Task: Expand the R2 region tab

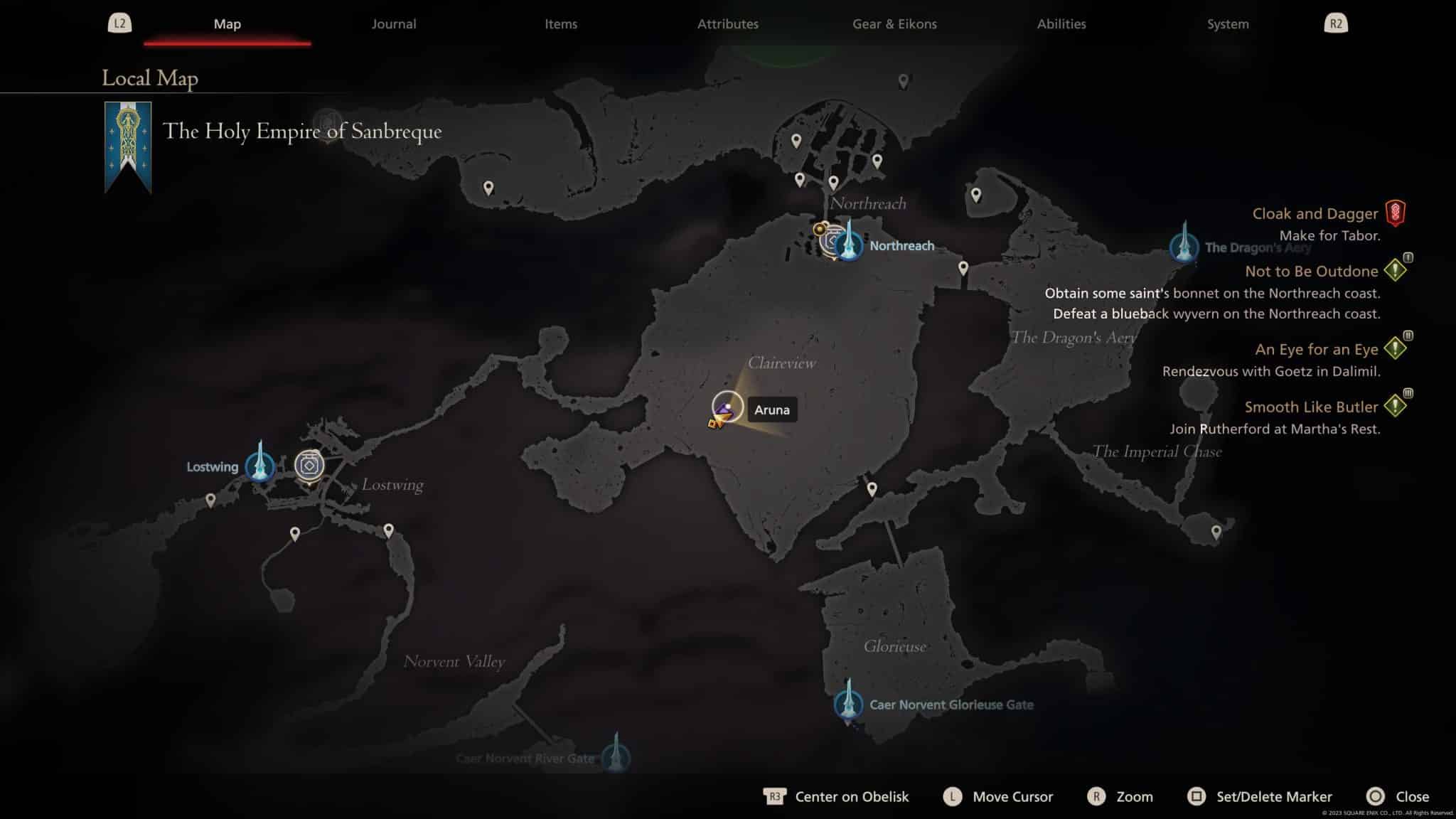Action: point(1337,23)
